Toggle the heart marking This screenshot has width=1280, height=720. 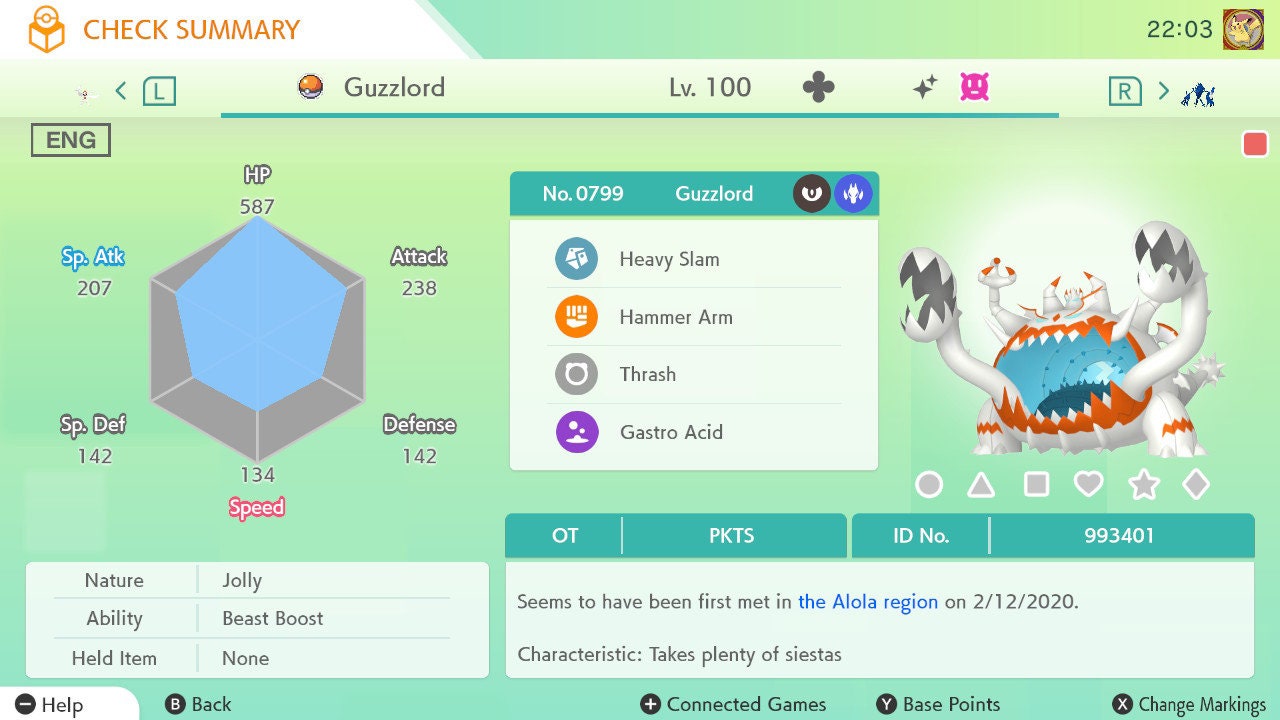(x=1088, y=485)
